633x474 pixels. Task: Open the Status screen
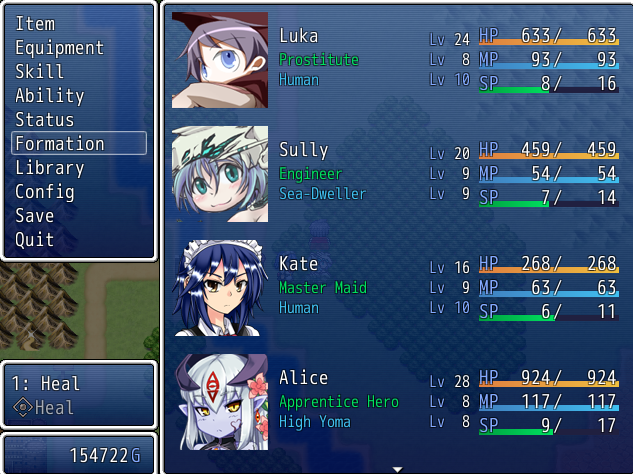(x=45, y=119)
